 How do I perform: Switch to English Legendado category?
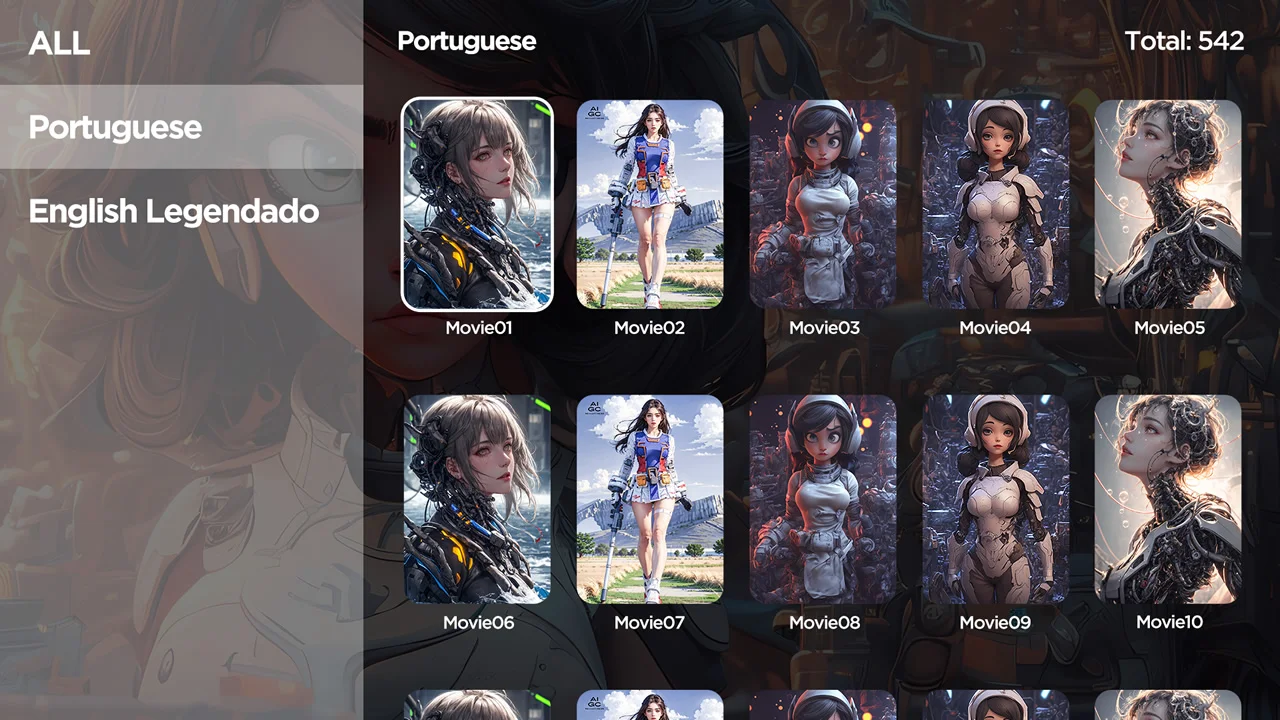(x=173, y=211)
